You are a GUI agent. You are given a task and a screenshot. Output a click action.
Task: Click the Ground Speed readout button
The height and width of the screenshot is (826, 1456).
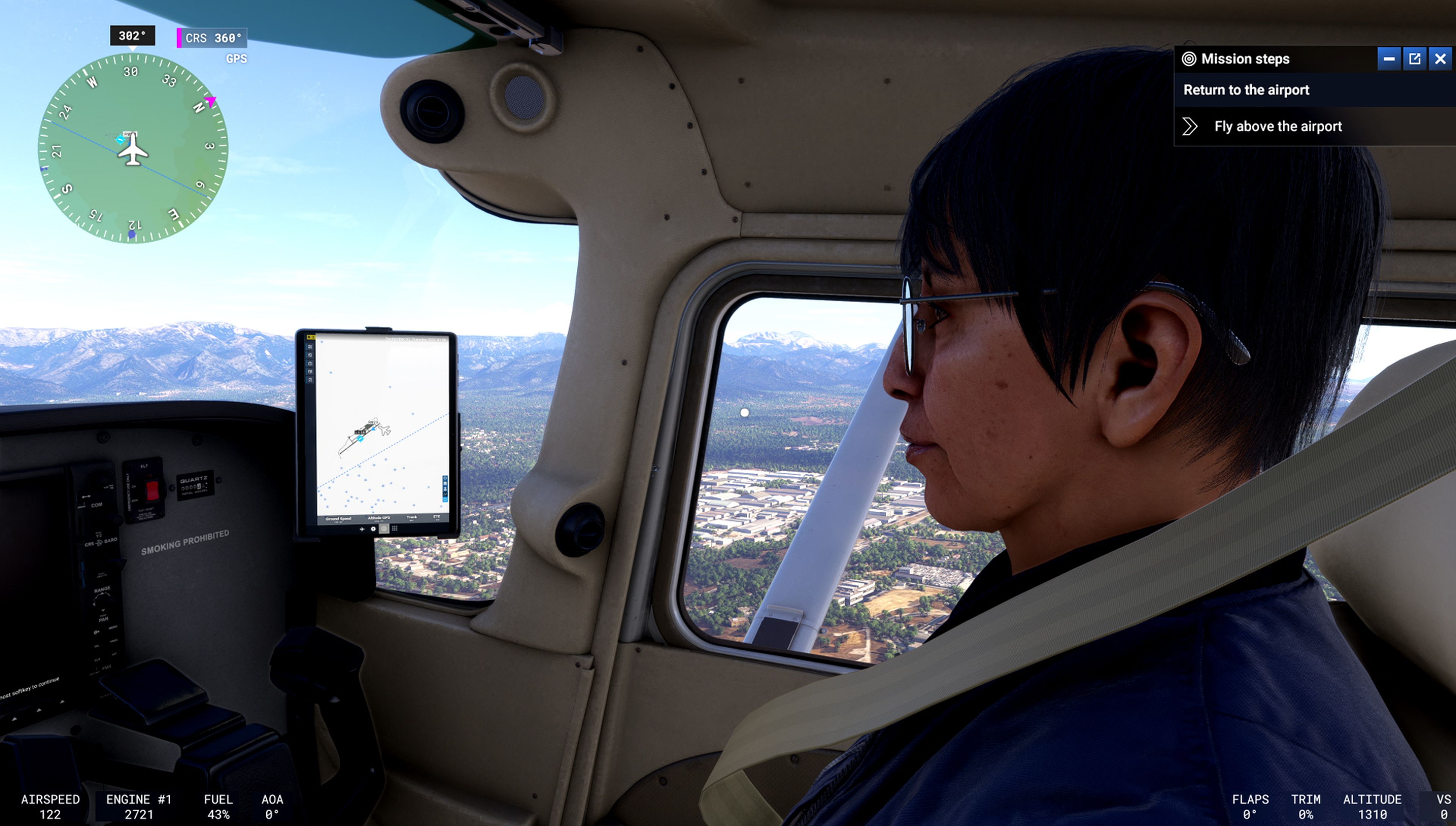click(x=339, y=518)
